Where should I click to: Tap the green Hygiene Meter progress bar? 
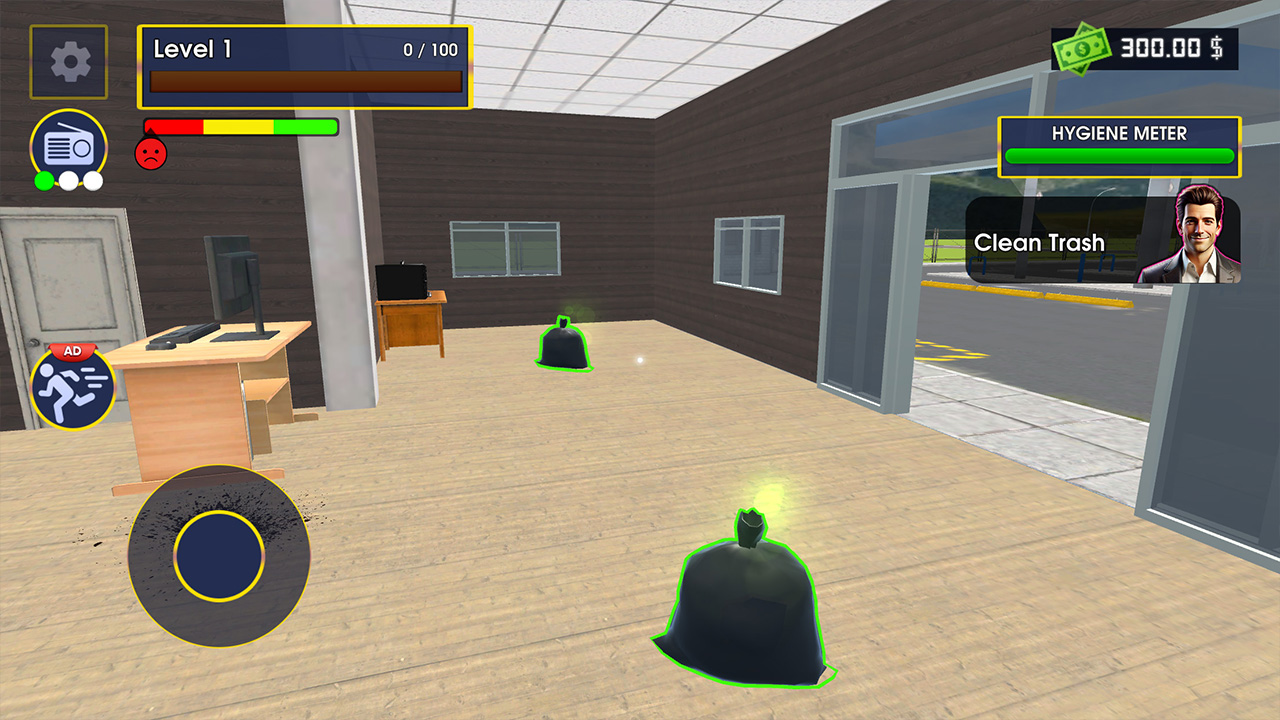click(1120, 156)
